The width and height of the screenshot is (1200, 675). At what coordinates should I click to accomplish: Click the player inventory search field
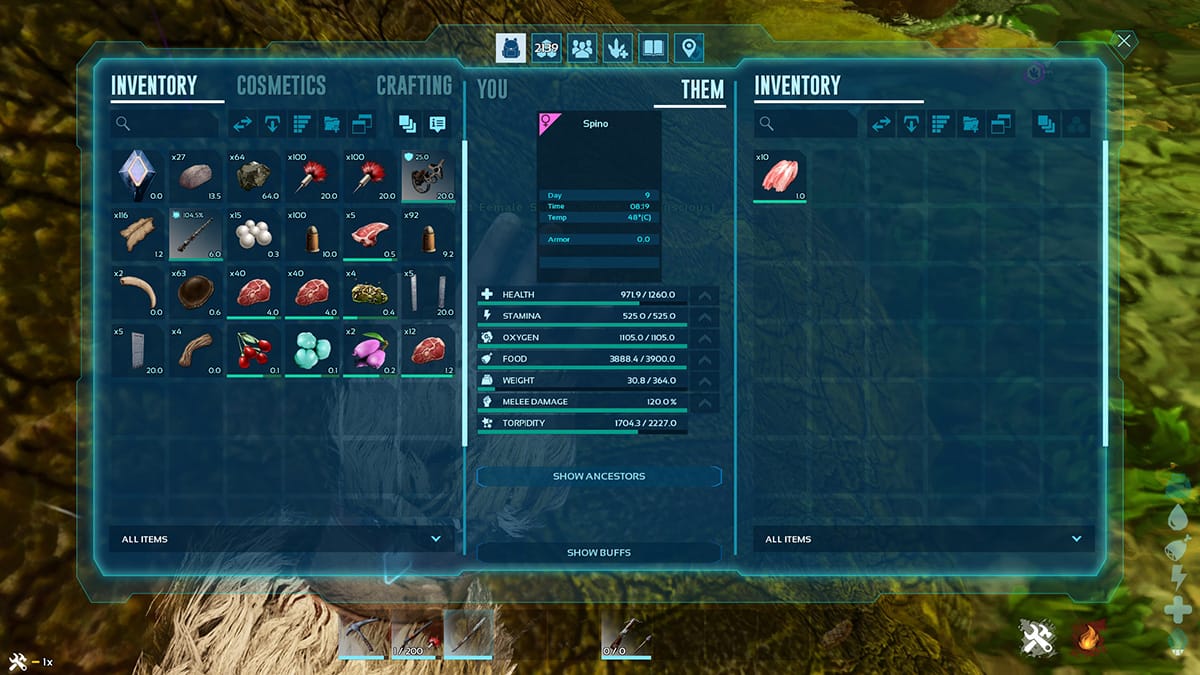(165, 124)
